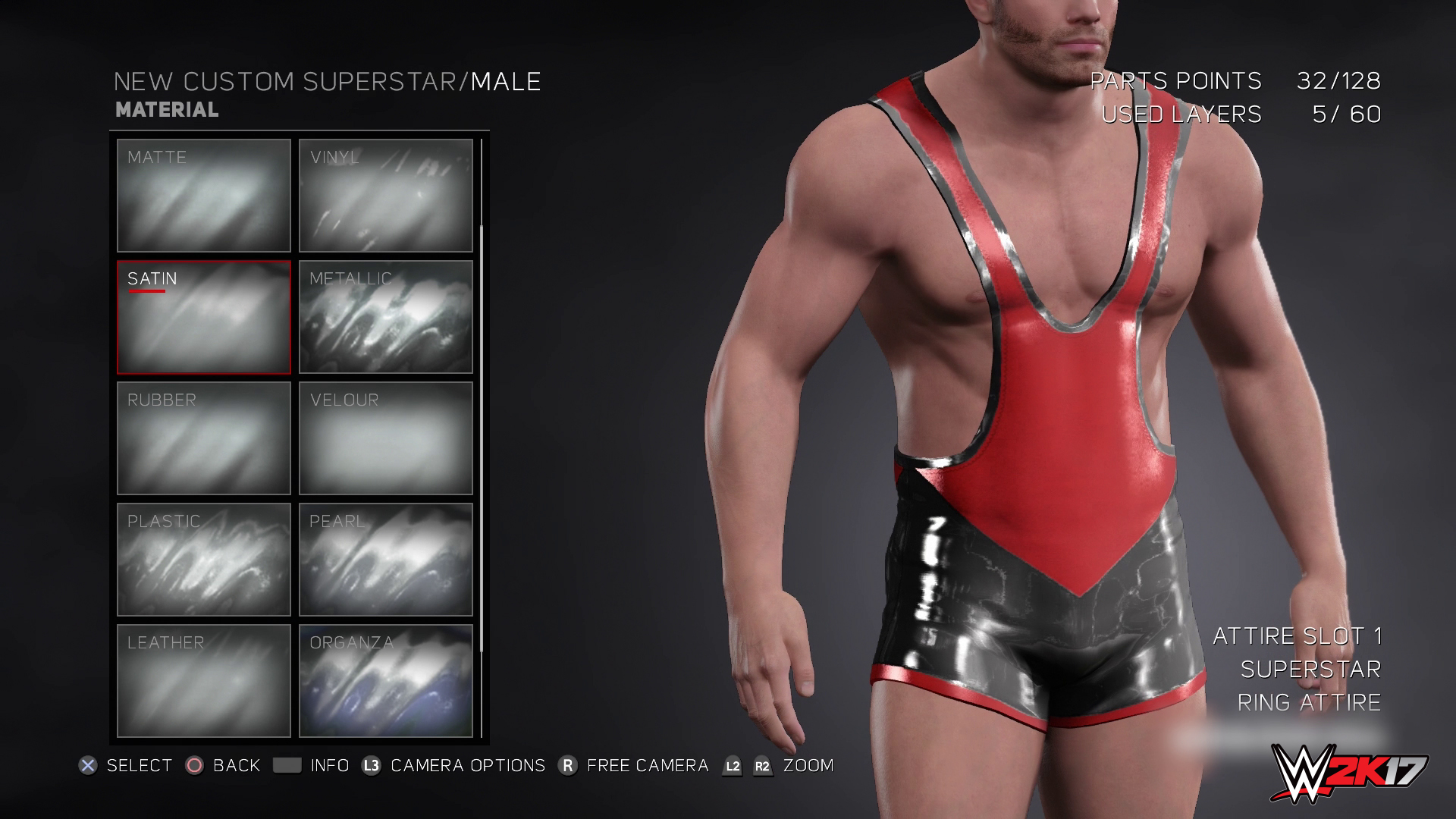Trigger Zoom using the R2 prompt
This screenshot has height=819, width=1456.
coord(761,766)
